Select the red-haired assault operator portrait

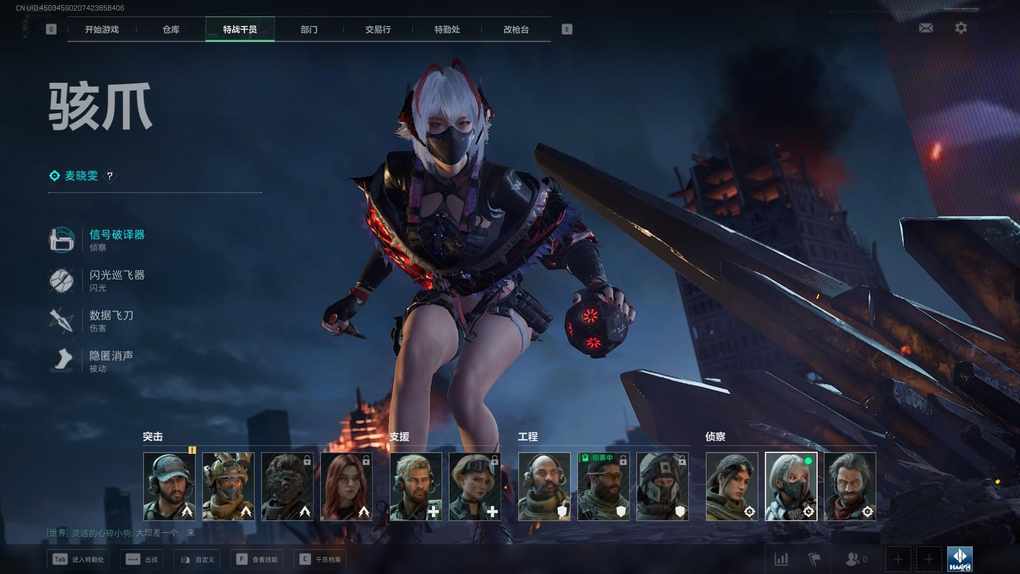pos(346,486)
